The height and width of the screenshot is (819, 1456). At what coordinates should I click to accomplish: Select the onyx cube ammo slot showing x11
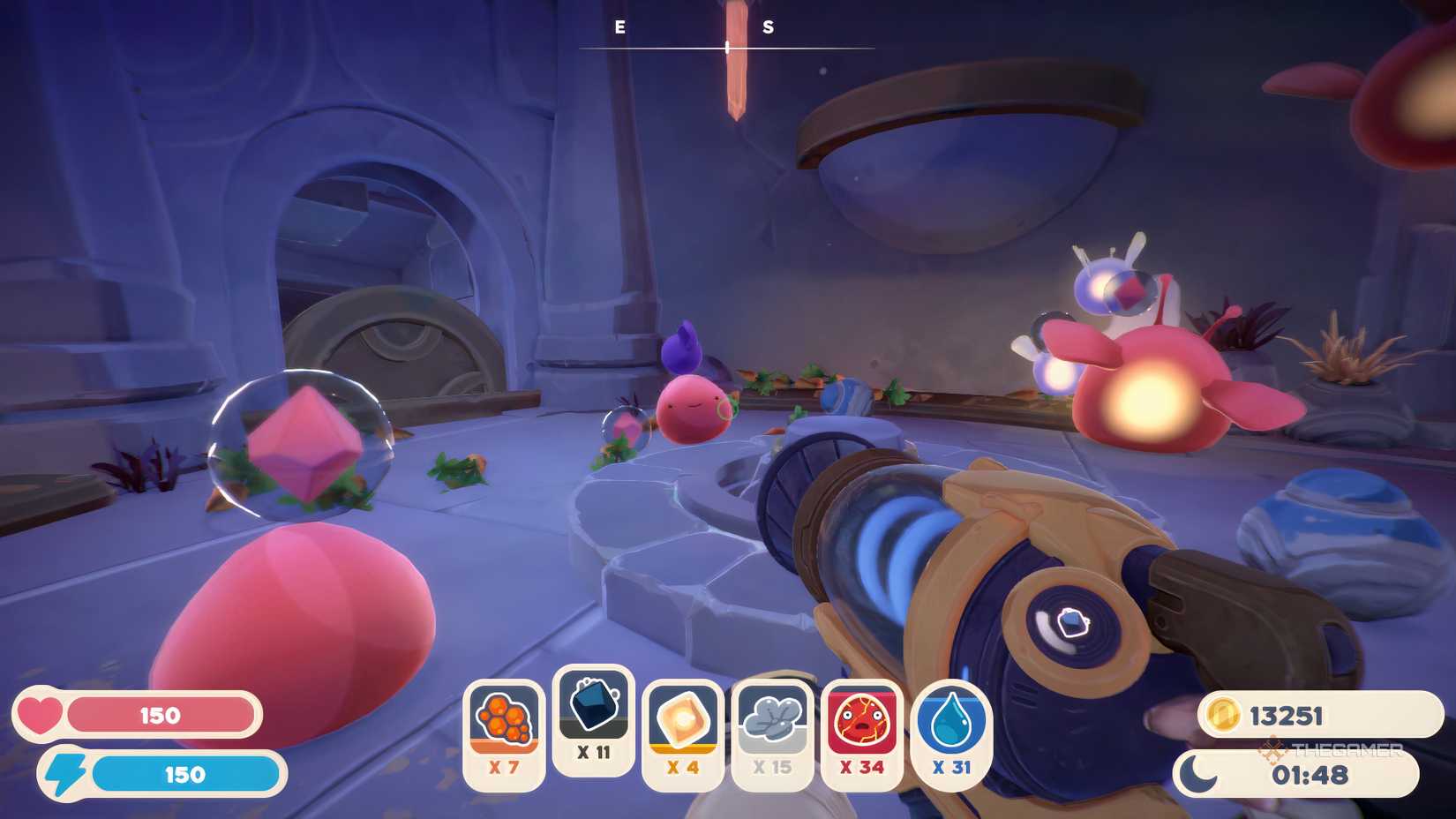[593, 722]
